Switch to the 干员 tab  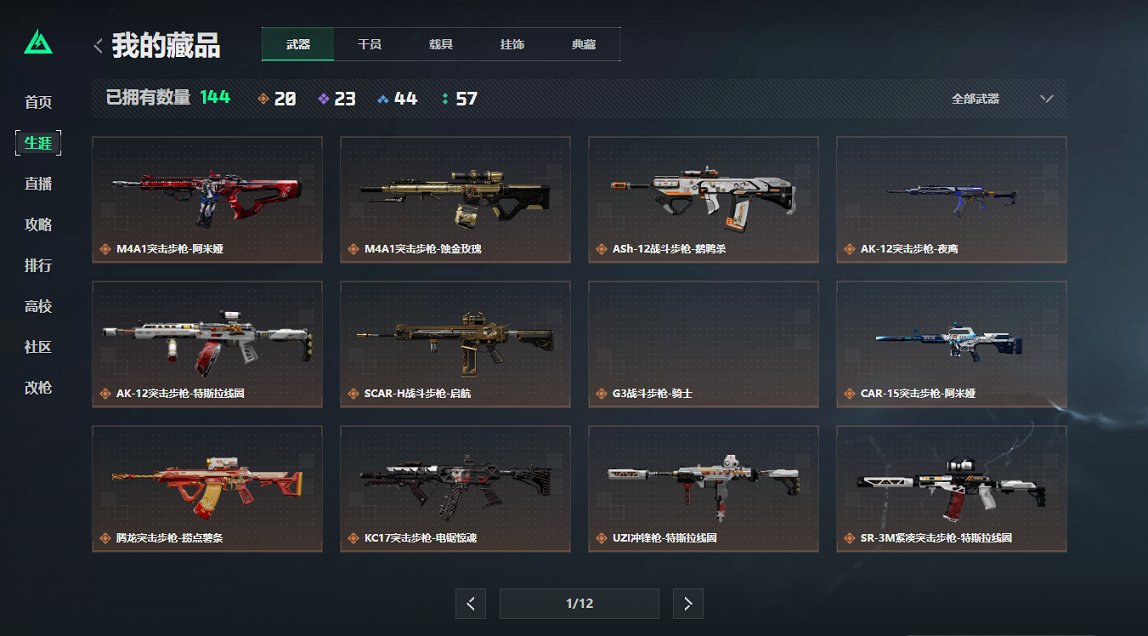click(x=369, y=45)
